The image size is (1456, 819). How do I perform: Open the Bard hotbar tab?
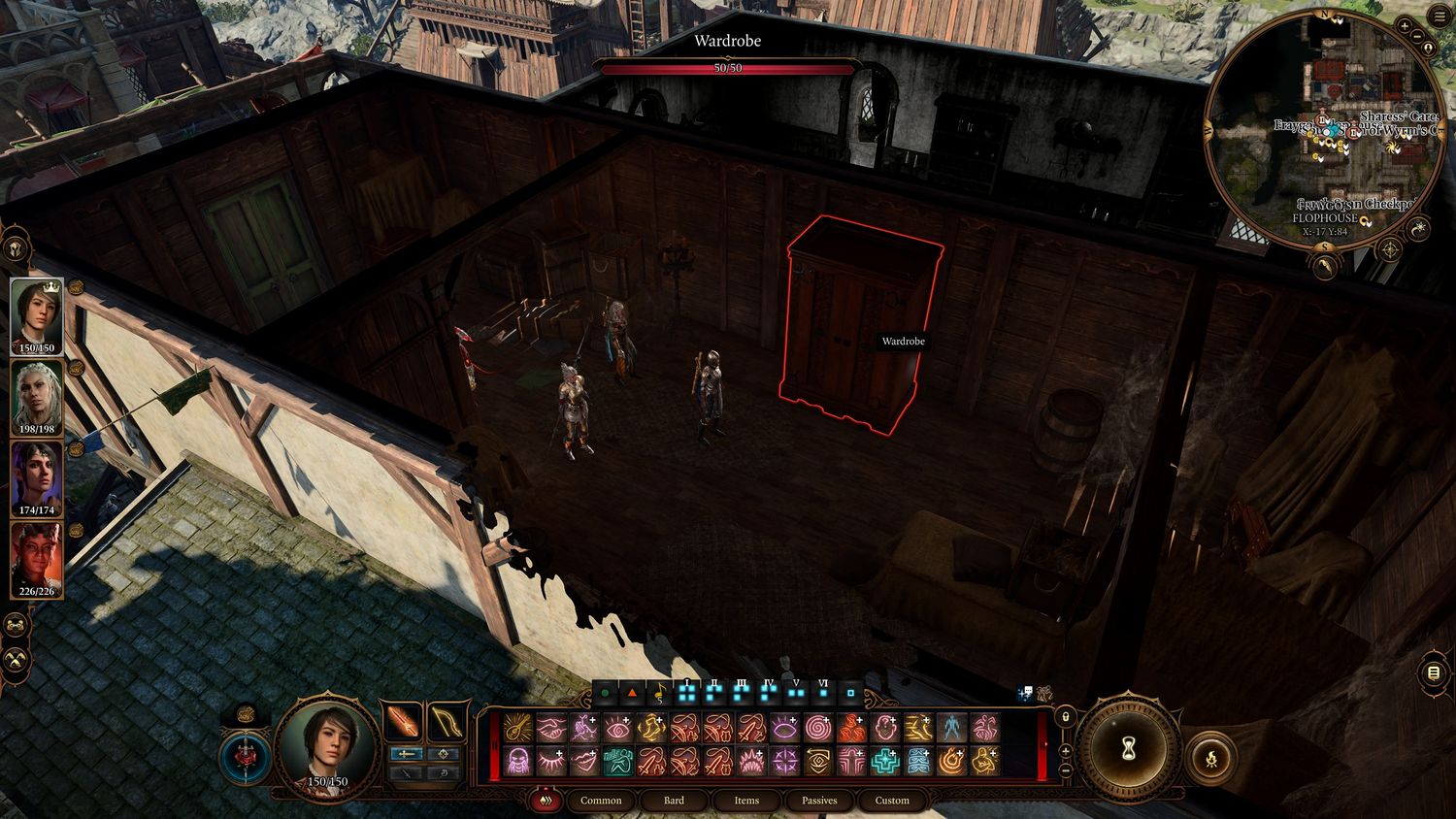click(x=674, y=801)
